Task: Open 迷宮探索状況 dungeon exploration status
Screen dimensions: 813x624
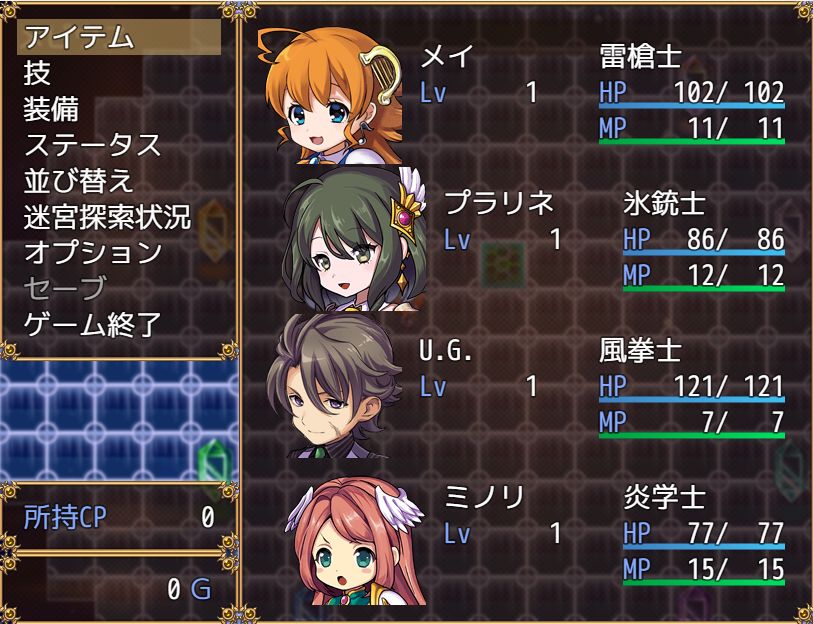Action: [107, 217]
